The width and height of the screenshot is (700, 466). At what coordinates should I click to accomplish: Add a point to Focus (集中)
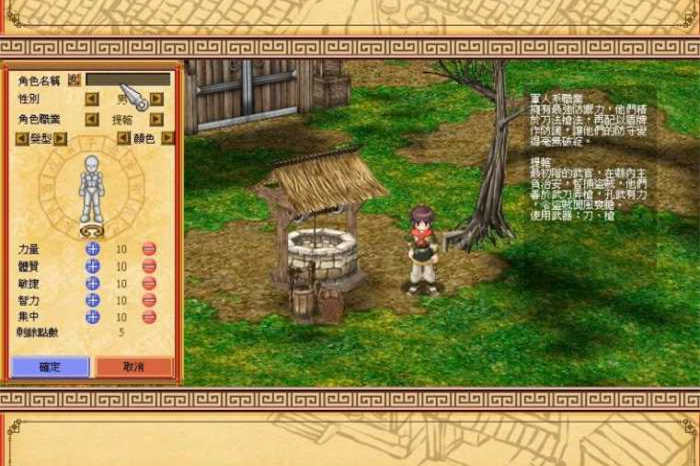pyautogui.click(x=92, y=317)
